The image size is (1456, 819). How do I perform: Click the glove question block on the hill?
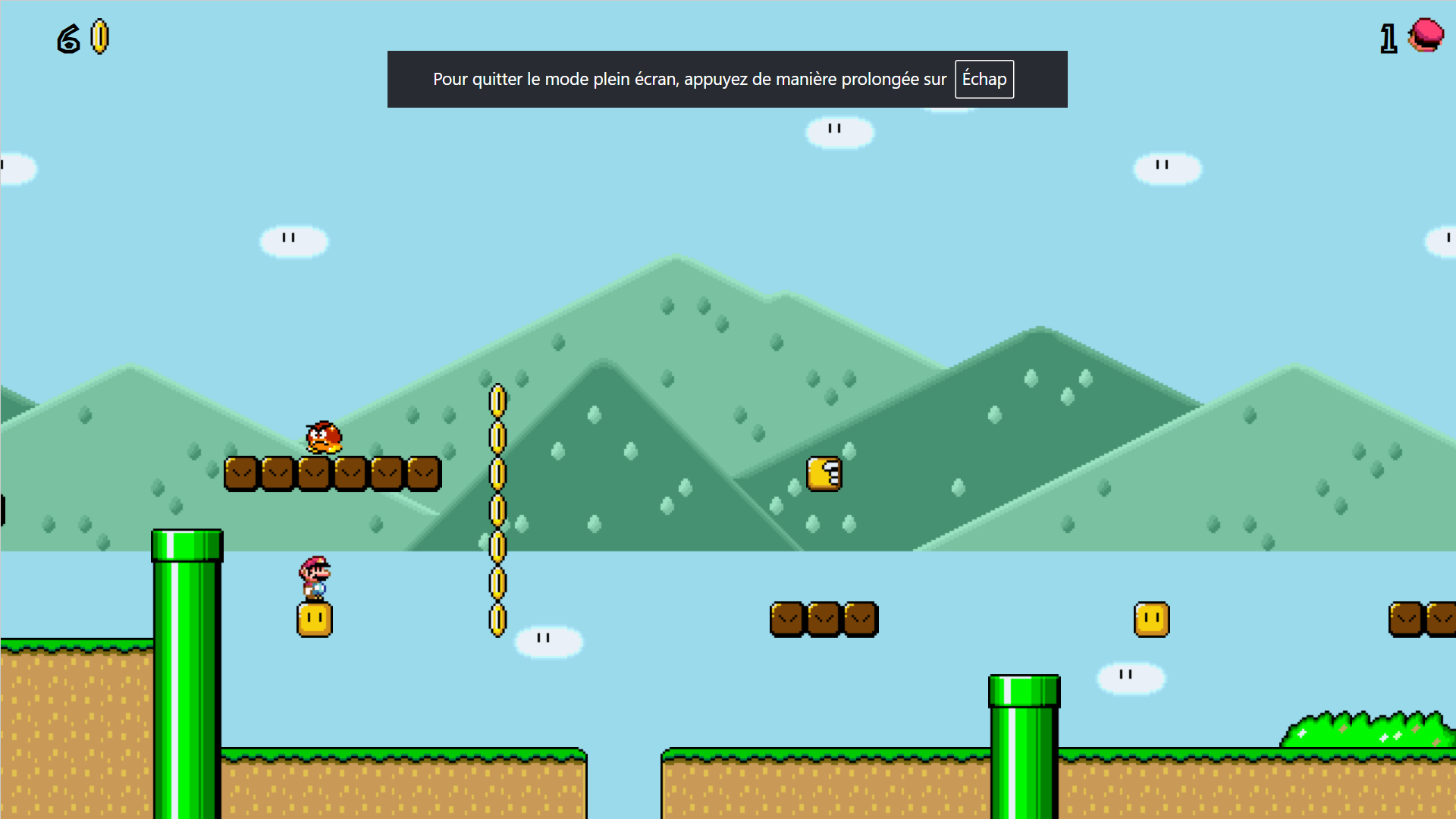pyautogui.click(x=824, y=472)
